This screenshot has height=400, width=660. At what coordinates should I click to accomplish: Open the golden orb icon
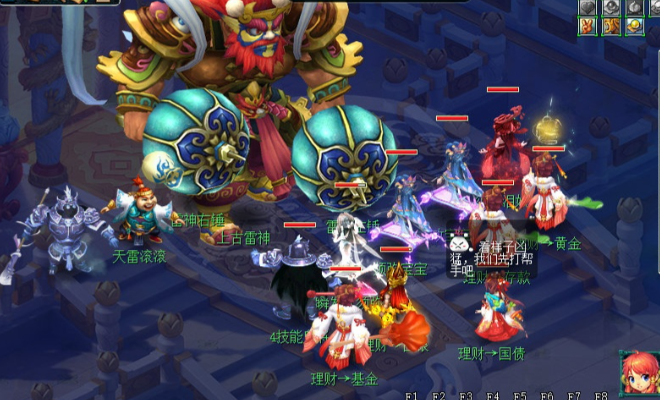point(635,26)
